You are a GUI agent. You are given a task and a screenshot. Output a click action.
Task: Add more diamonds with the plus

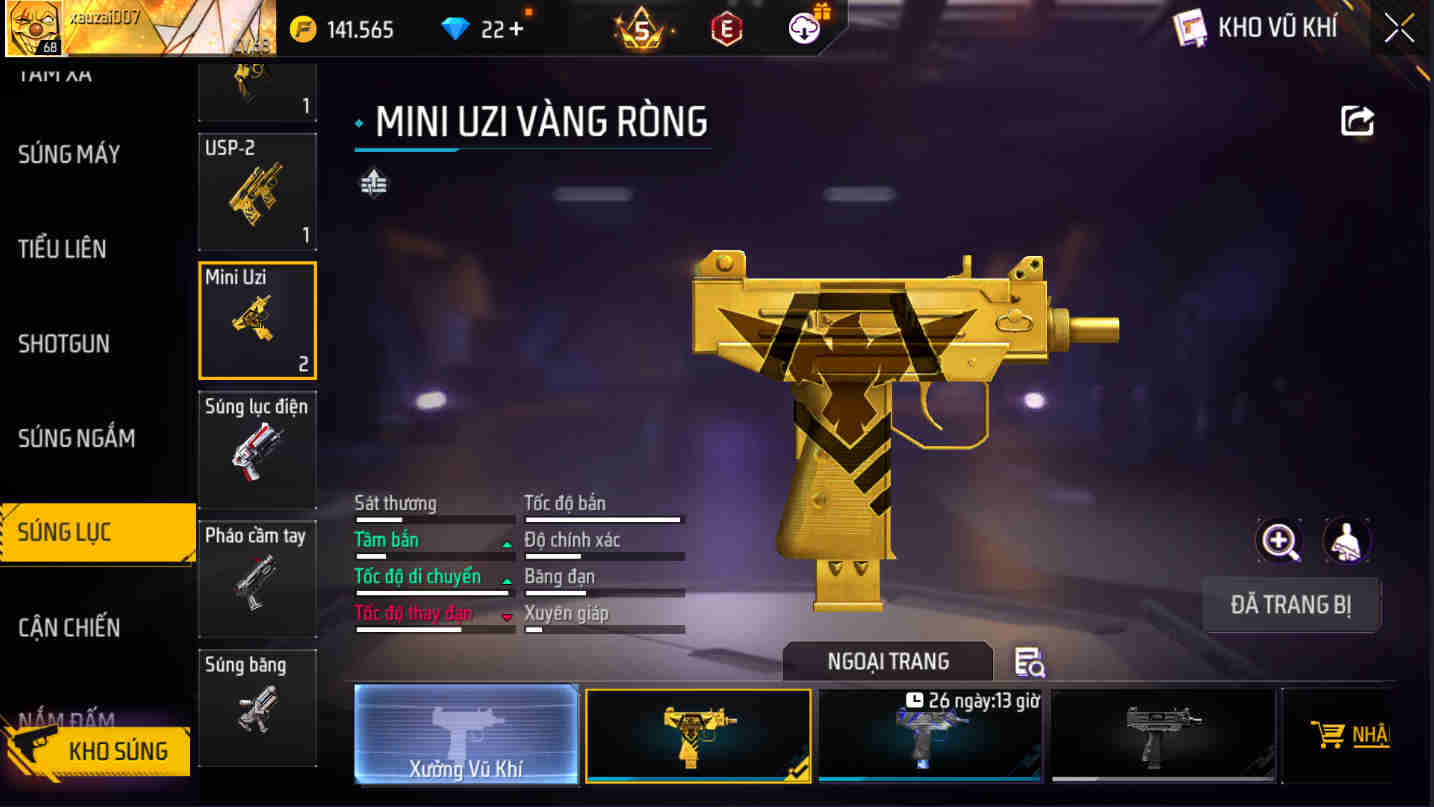[516, 29]
